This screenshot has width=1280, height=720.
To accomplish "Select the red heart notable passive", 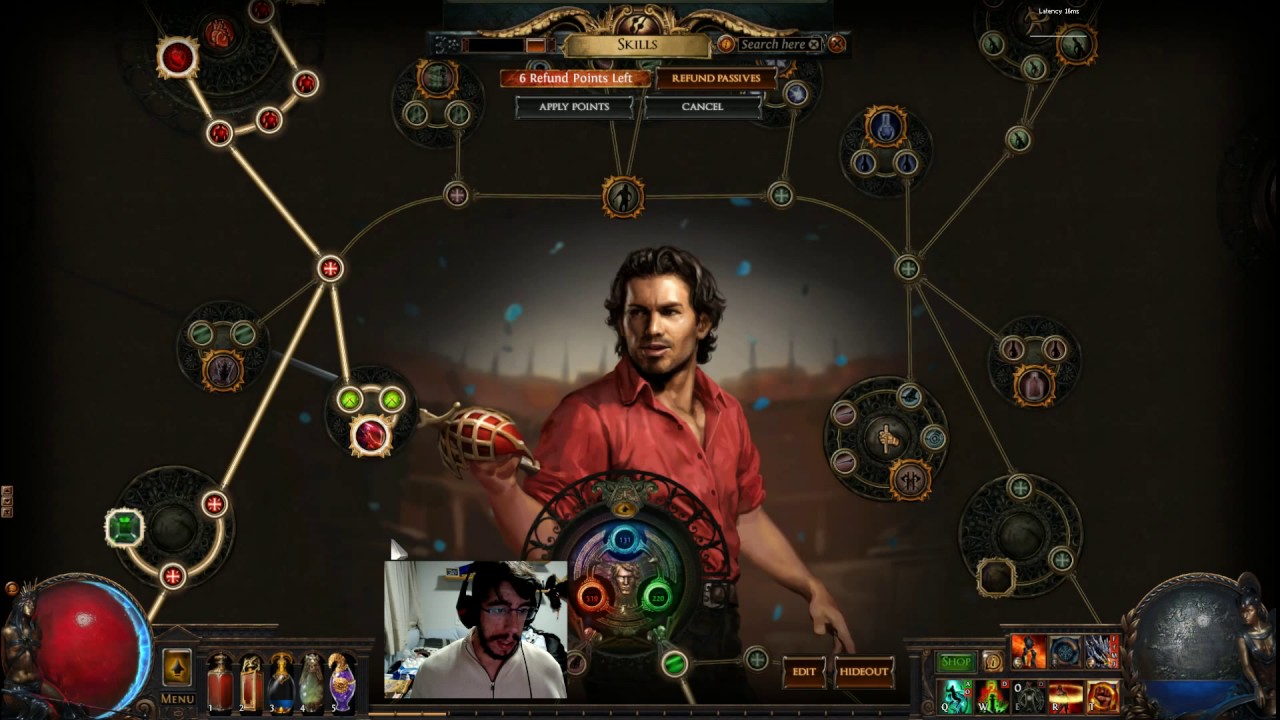I will coord(218,35).
